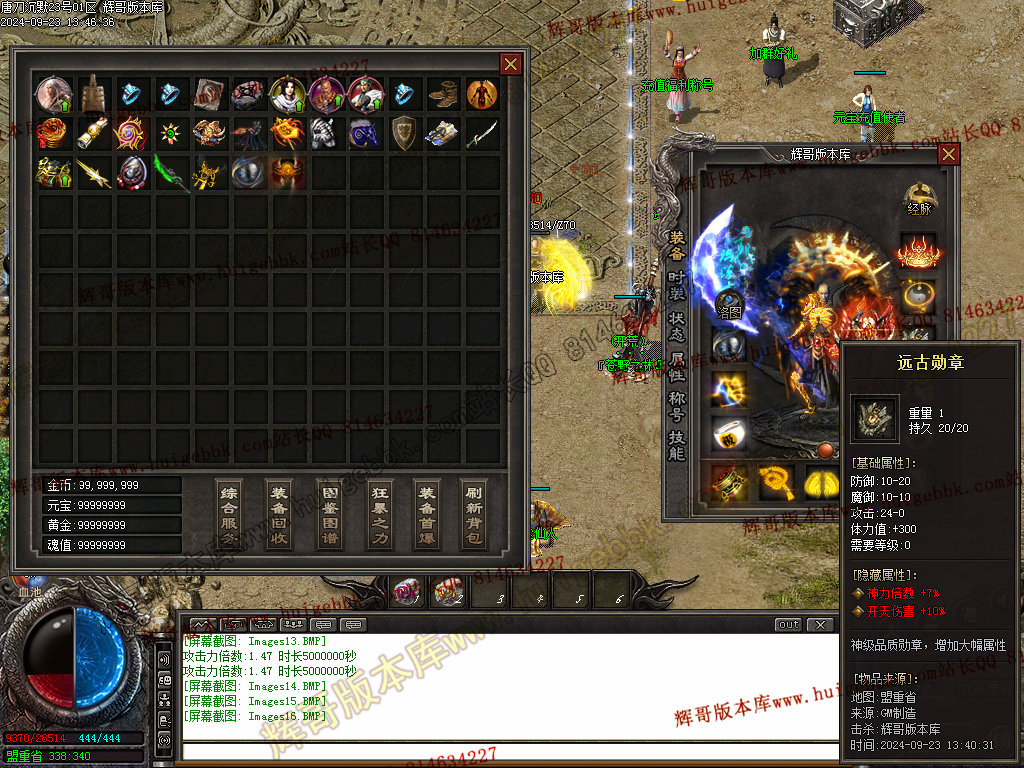Open the 装备首爆 panel
The image size is (1024, 768).
pyautogui.click(x=427, y=514)
